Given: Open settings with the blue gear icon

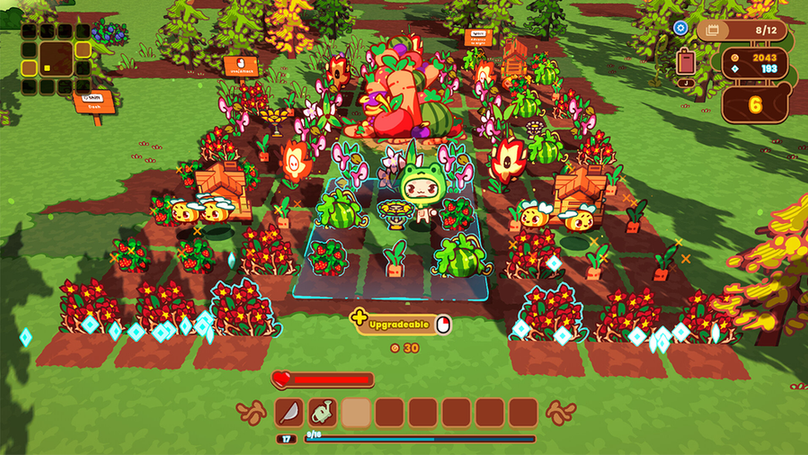Looking at the screenshot, I should point(681,28).
